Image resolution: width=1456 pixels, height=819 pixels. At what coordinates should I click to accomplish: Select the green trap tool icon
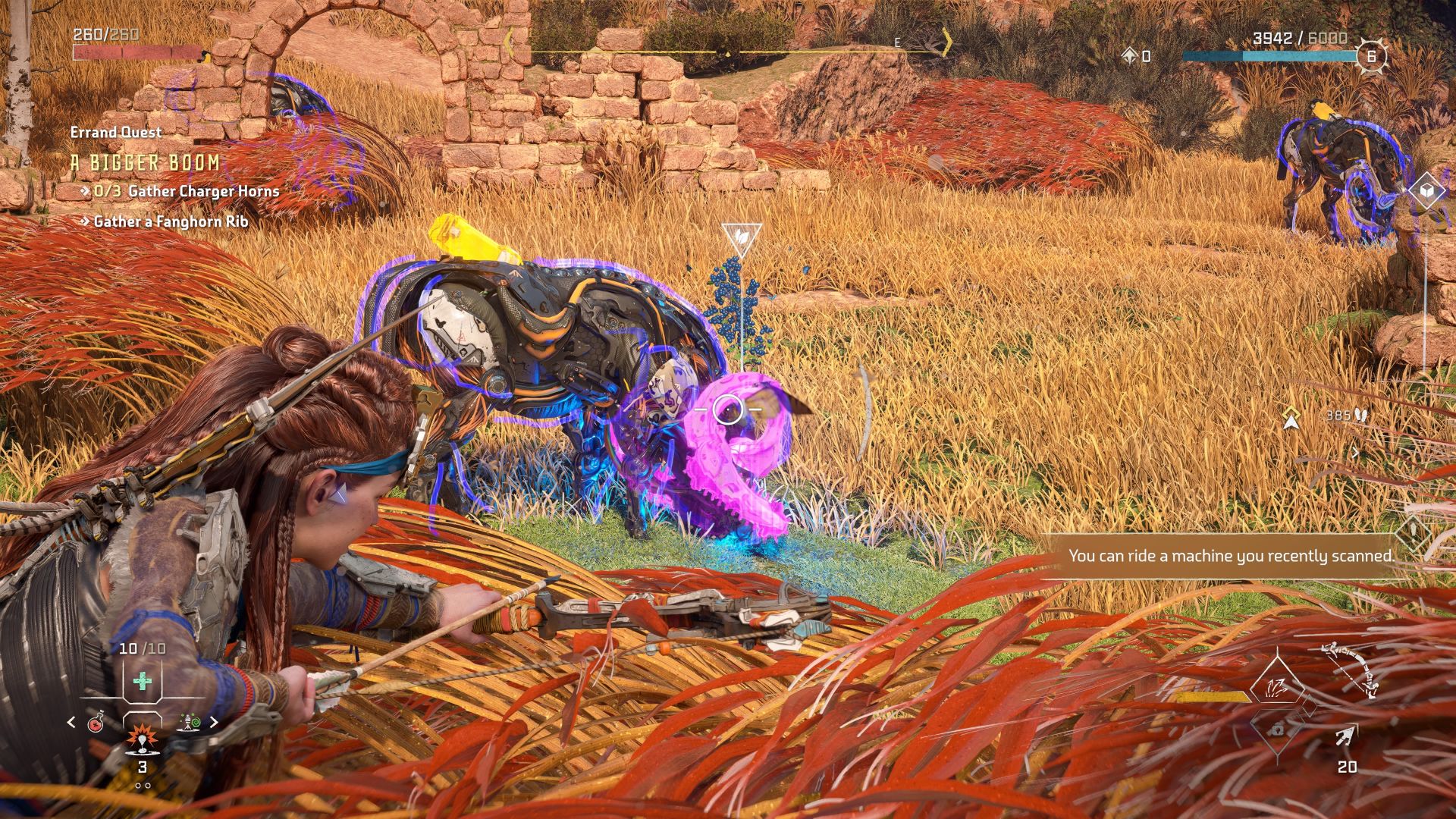[x=190, y=721]
